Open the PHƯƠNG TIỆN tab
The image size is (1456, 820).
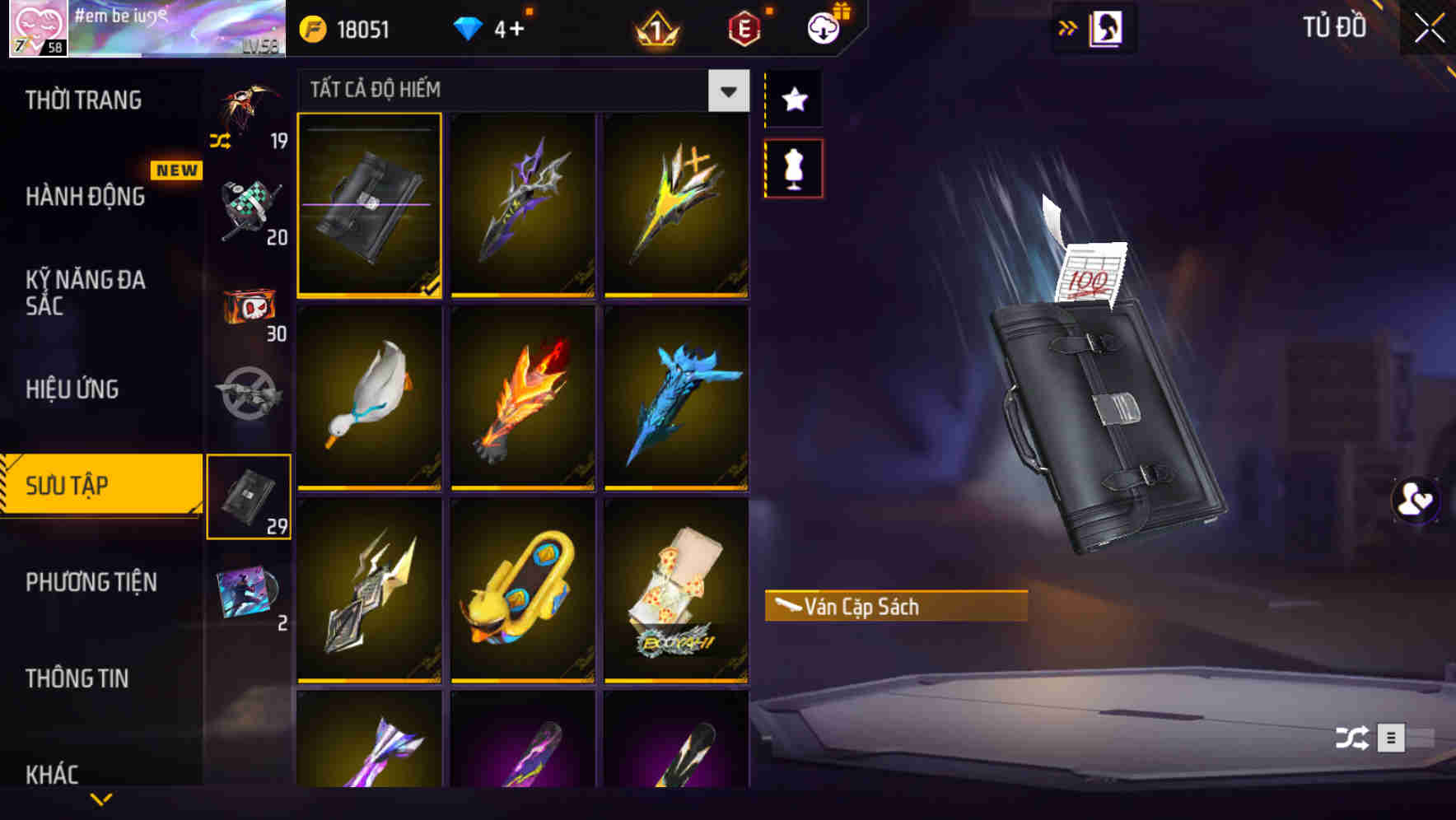pos(91,582)
